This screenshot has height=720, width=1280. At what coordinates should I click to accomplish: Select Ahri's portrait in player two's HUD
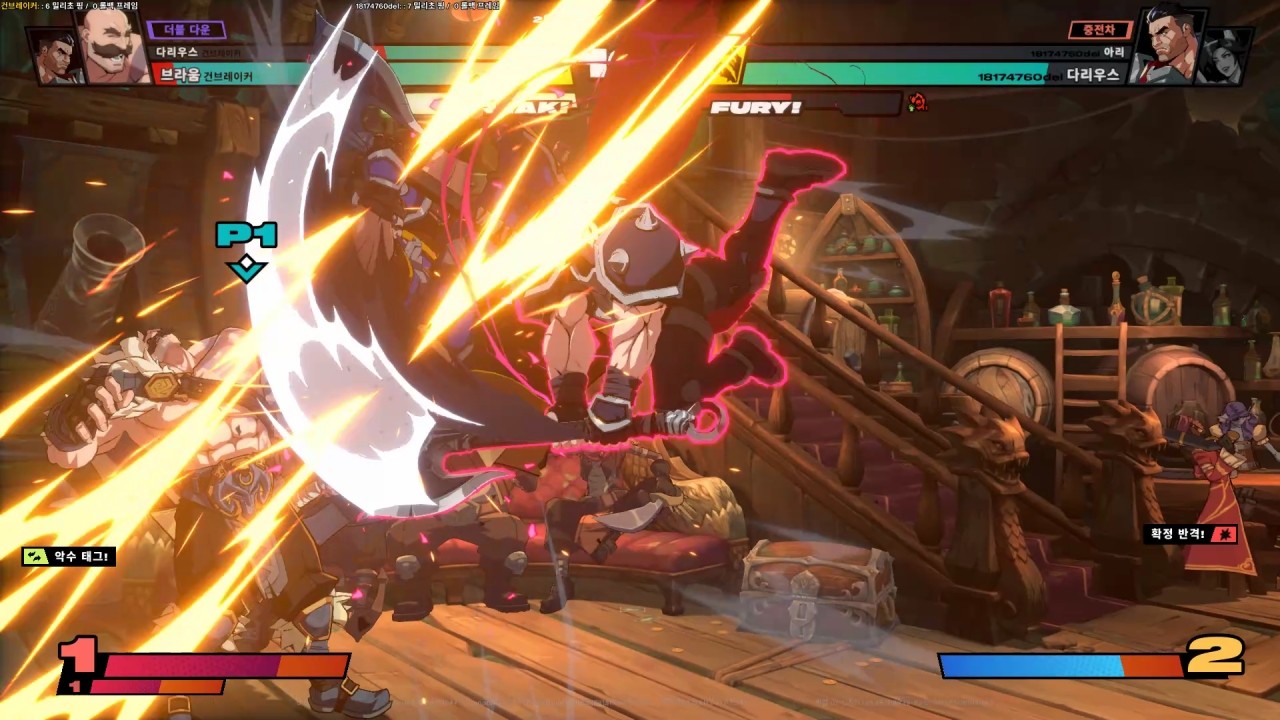tap(1223, 56)
